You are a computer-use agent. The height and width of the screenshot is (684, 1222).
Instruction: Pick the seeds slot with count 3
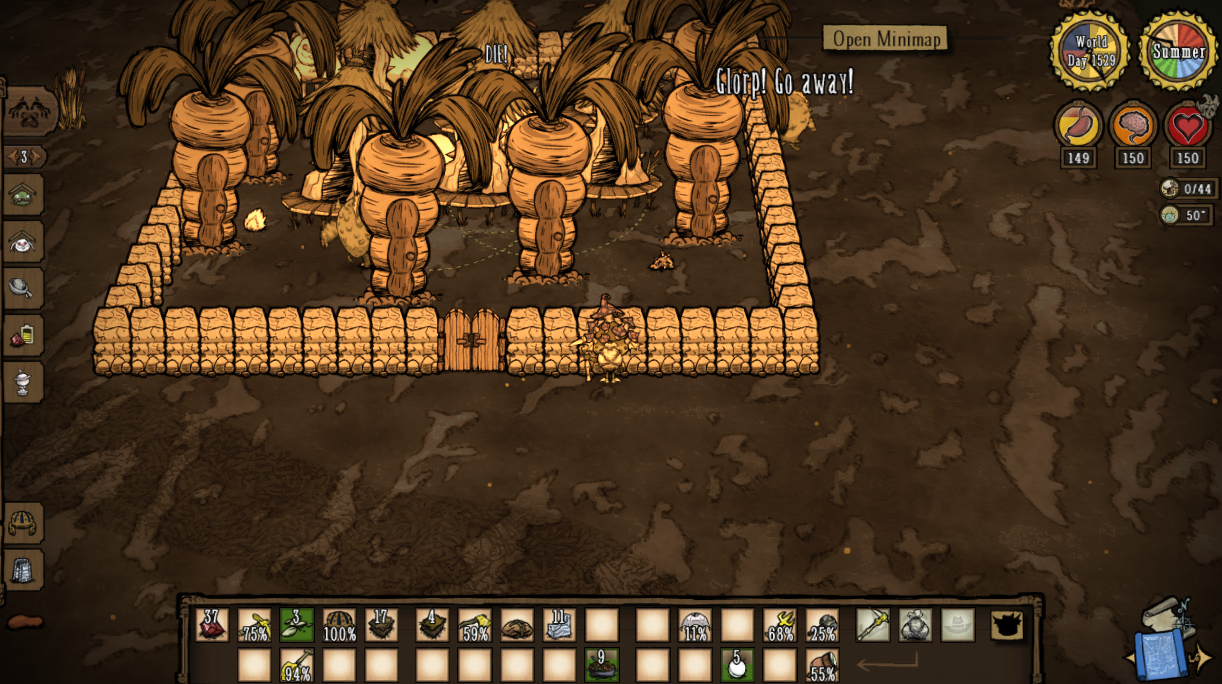297,625
